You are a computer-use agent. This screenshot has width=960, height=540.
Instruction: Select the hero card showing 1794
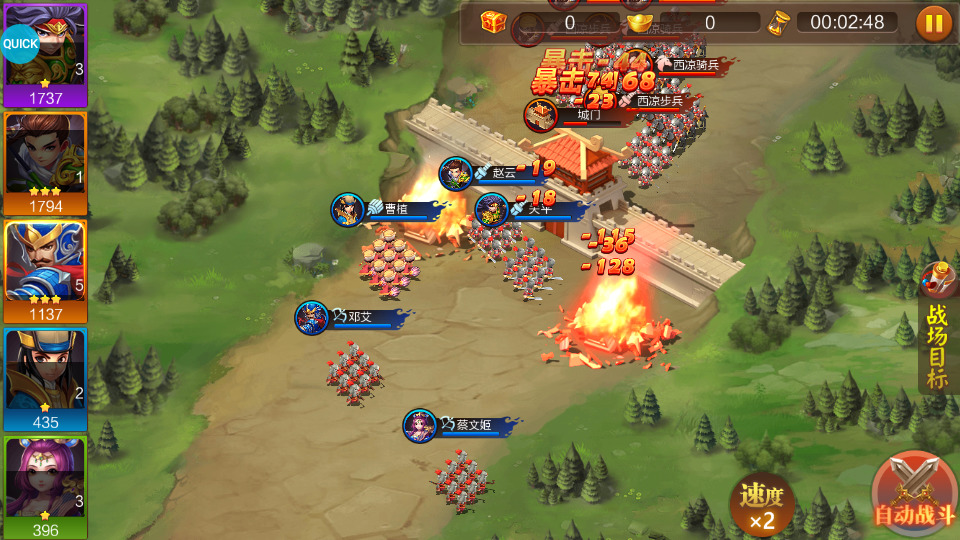point(46,163)
